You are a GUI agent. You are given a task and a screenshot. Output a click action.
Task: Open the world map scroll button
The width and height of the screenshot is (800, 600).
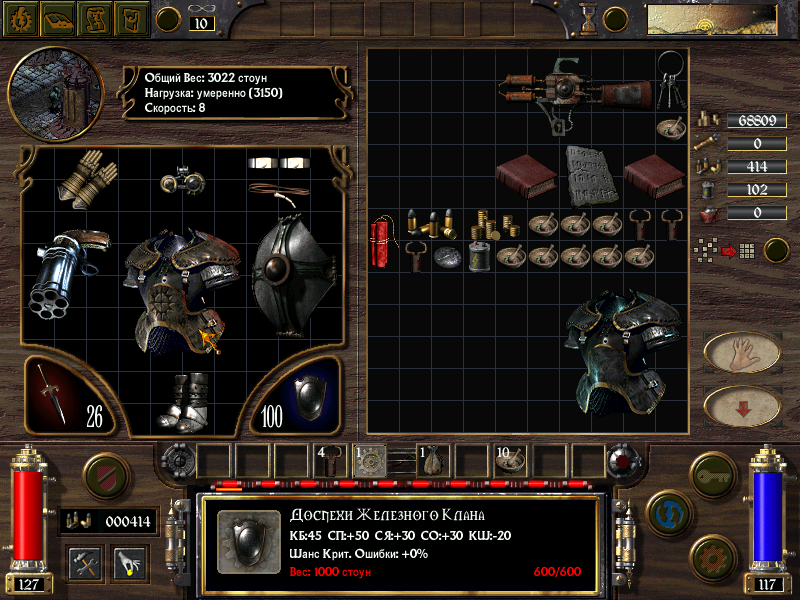tap(95, 18)
